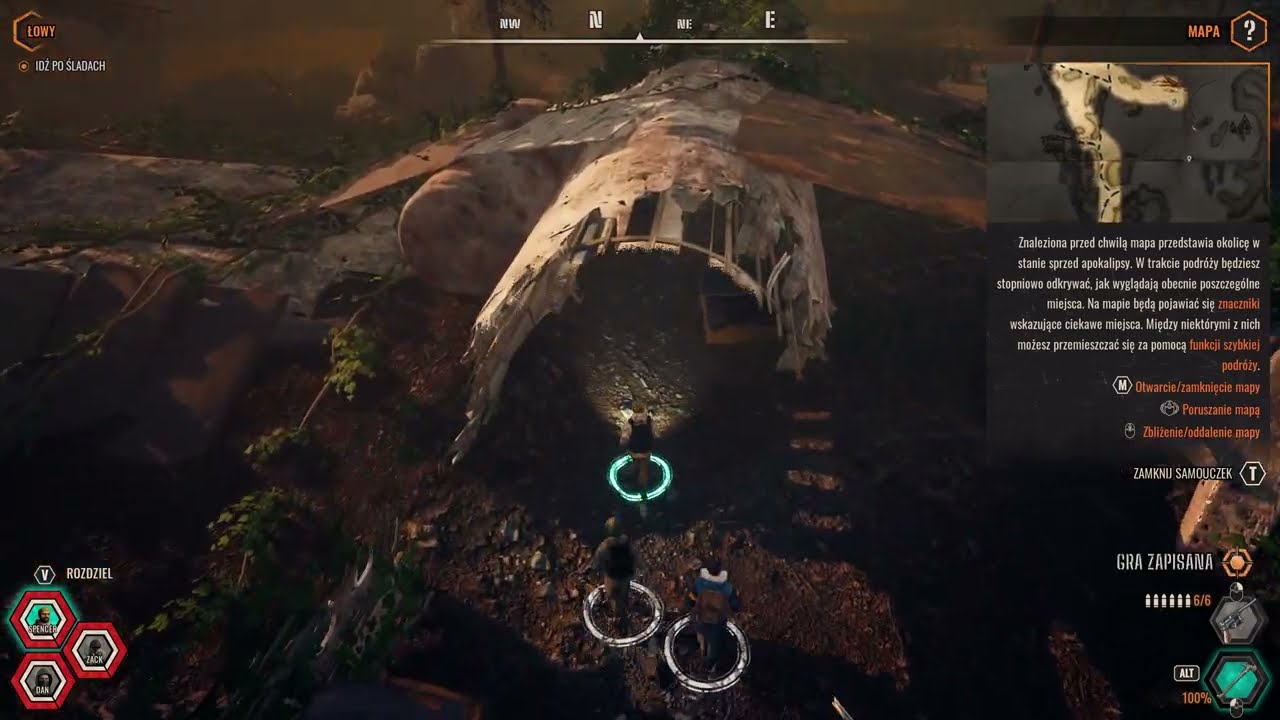
Task: Click the compass bar at top
Action: point(639,32)
